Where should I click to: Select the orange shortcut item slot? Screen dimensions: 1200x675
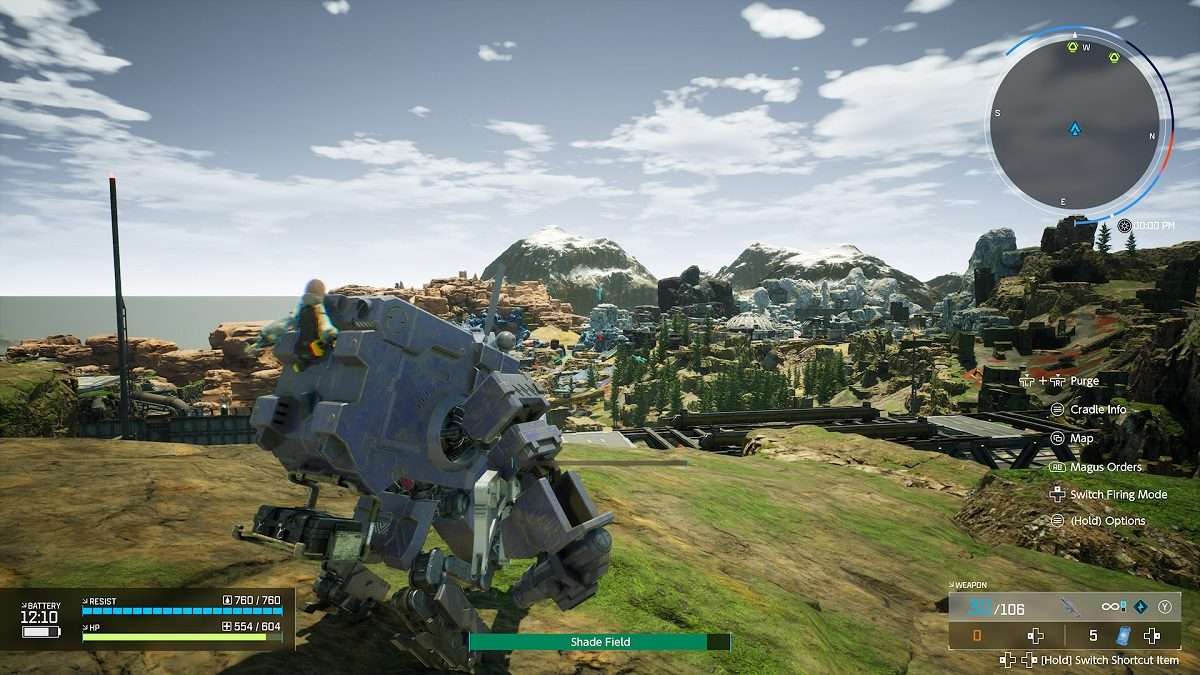[978, 635]
